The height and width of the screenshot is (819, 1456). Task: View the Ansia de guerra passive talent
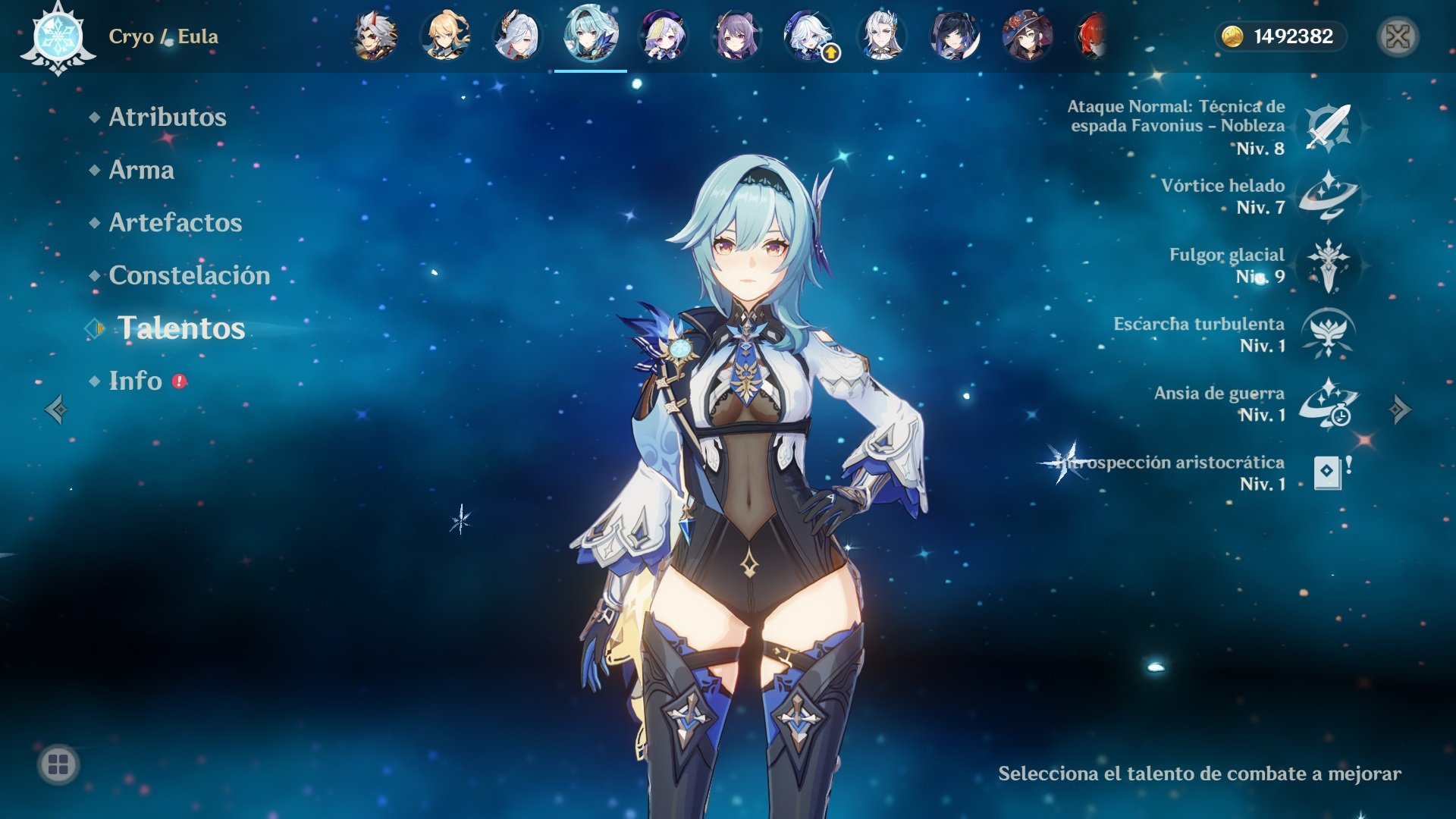[x=1328, y=403]
